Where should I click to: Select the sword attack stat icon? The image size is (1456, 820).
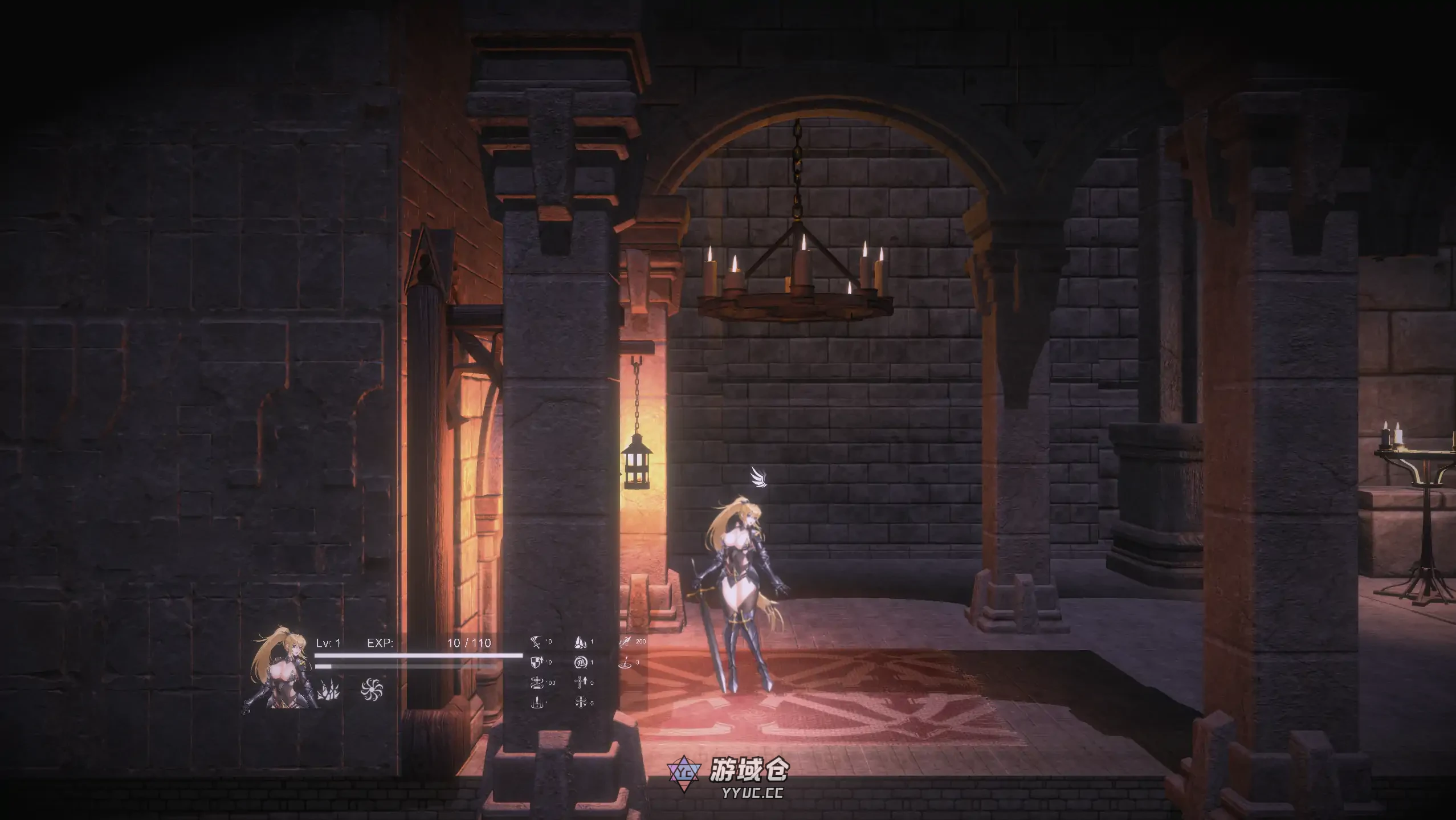click(536, 643)
